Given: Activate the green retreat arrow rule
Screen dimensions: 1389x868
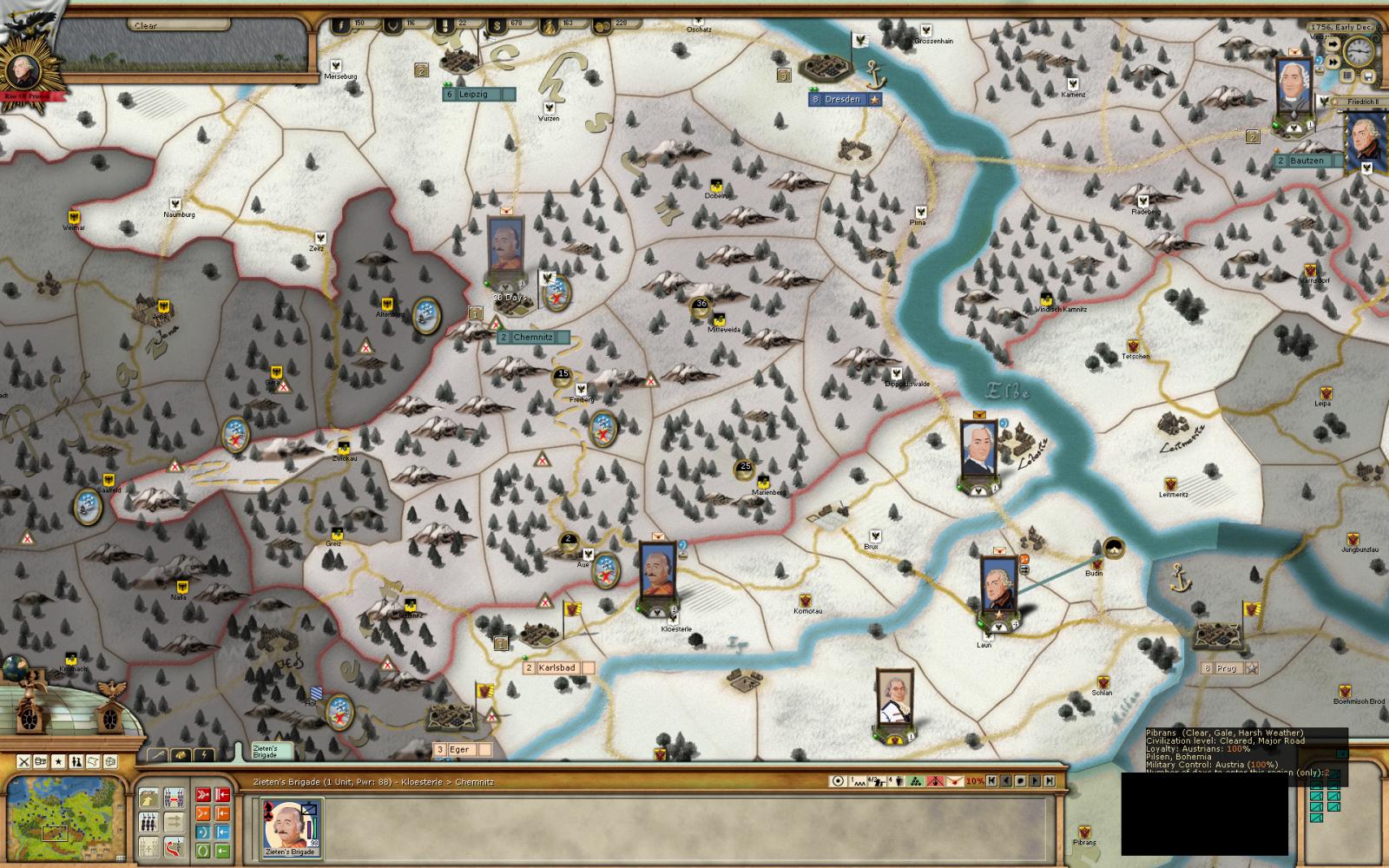Looking at the screenshot, I should click(x=222, y=849).
